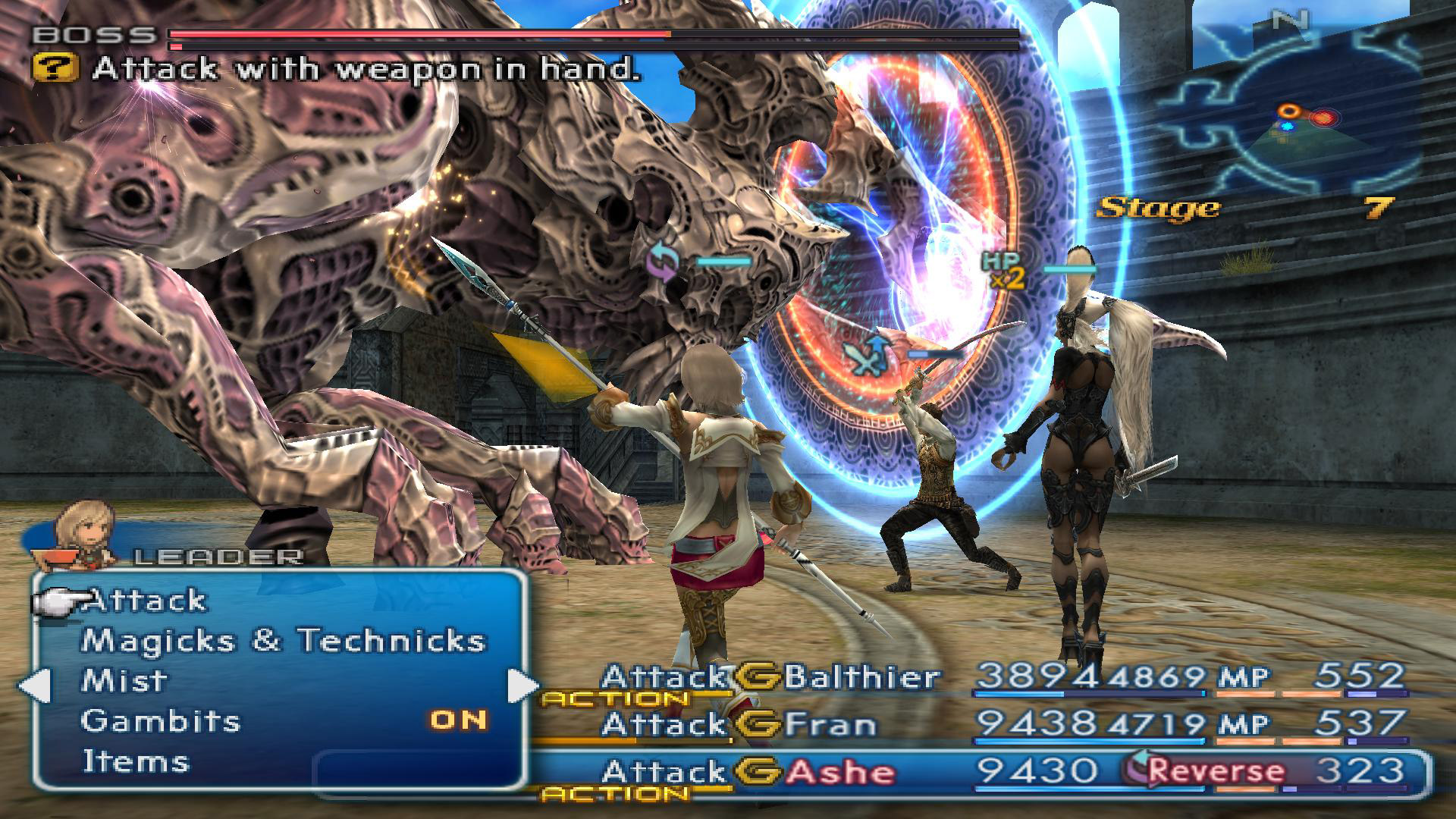The image size is (1456, 819).
Task: Choose the Mist command
Action: pos(124,680)
